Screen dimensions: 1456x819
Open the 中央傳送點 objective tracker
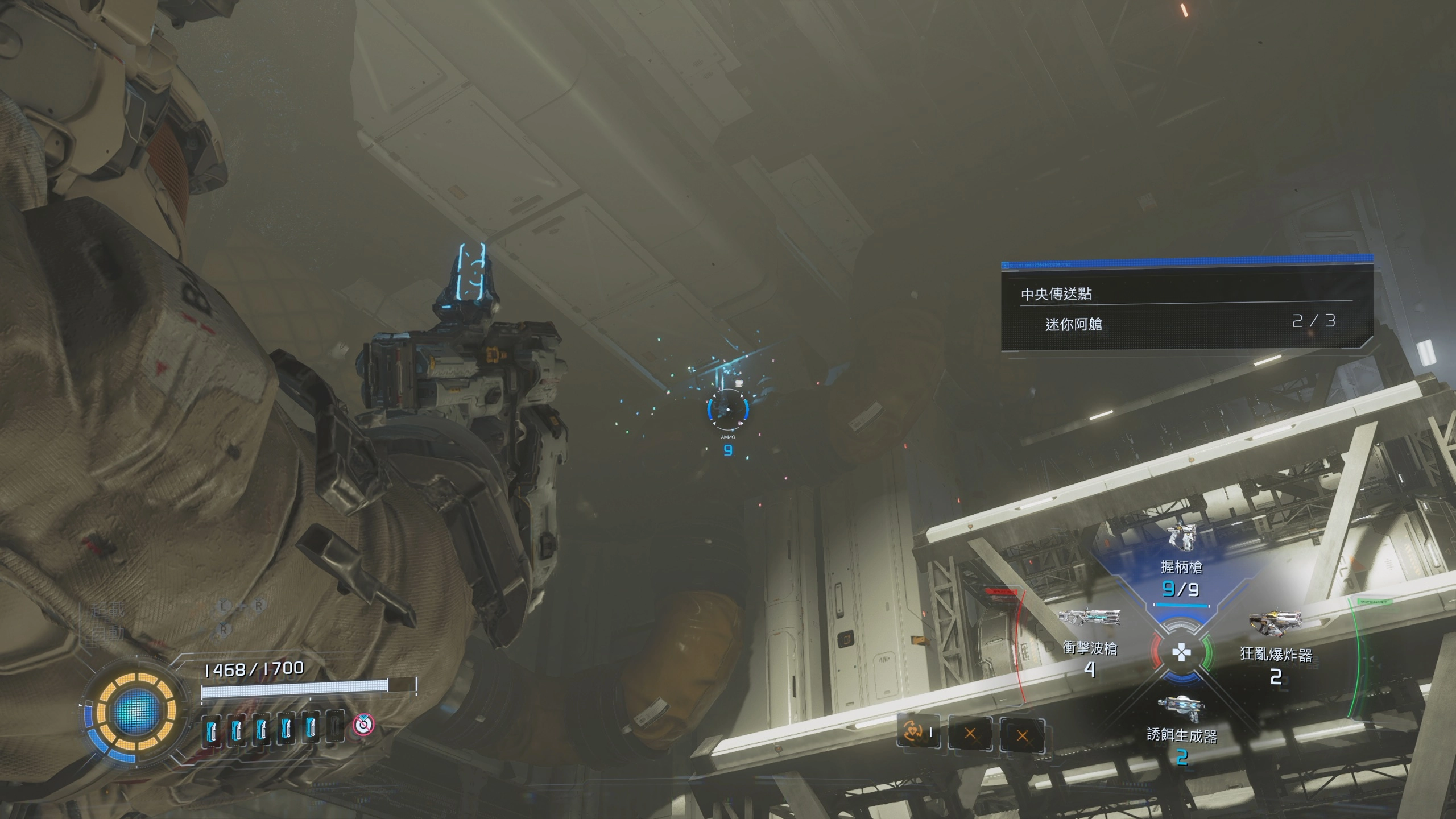click(x=1056, y=293)
